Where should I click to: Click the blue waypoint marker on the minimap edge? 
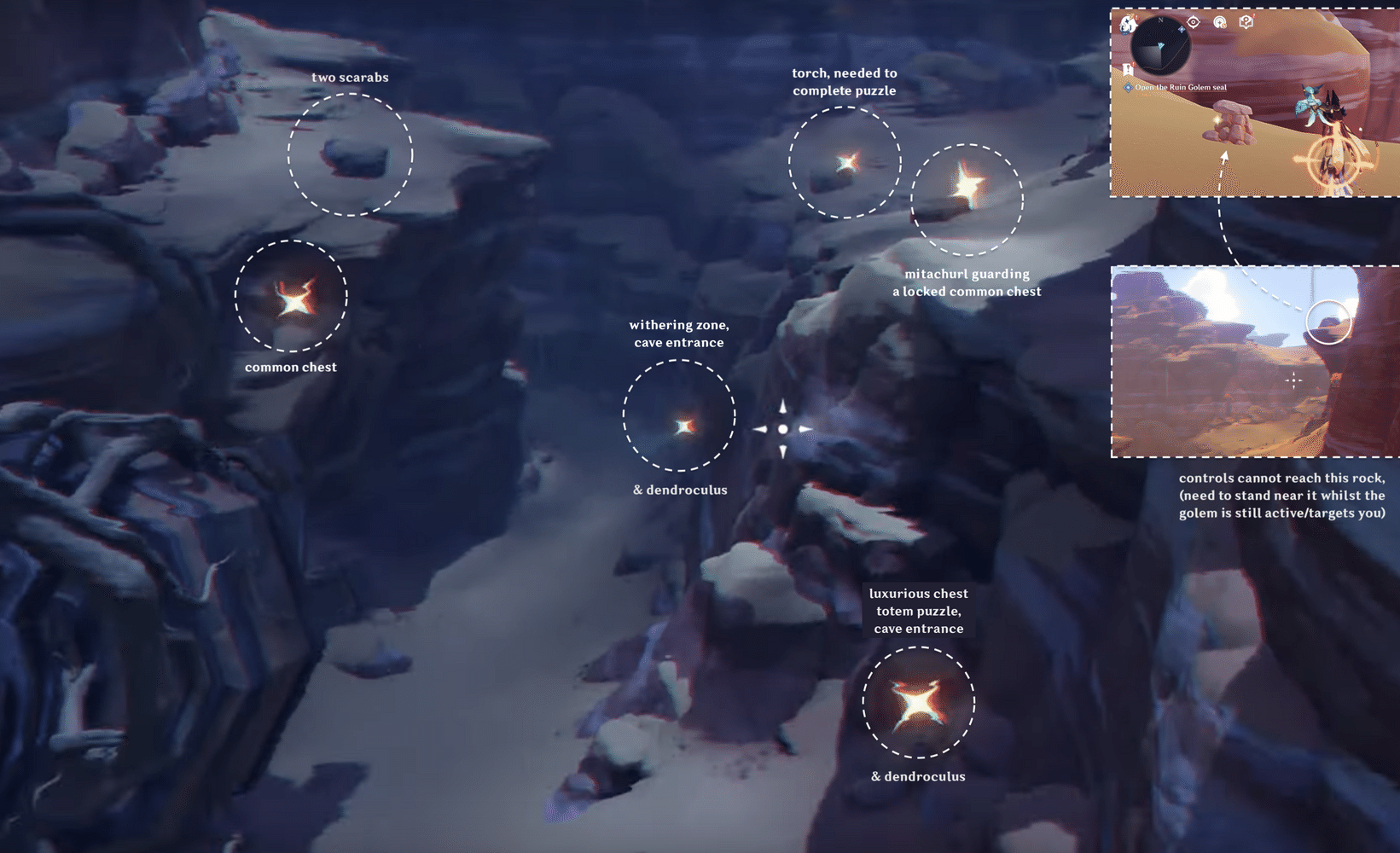(1182, 29)
